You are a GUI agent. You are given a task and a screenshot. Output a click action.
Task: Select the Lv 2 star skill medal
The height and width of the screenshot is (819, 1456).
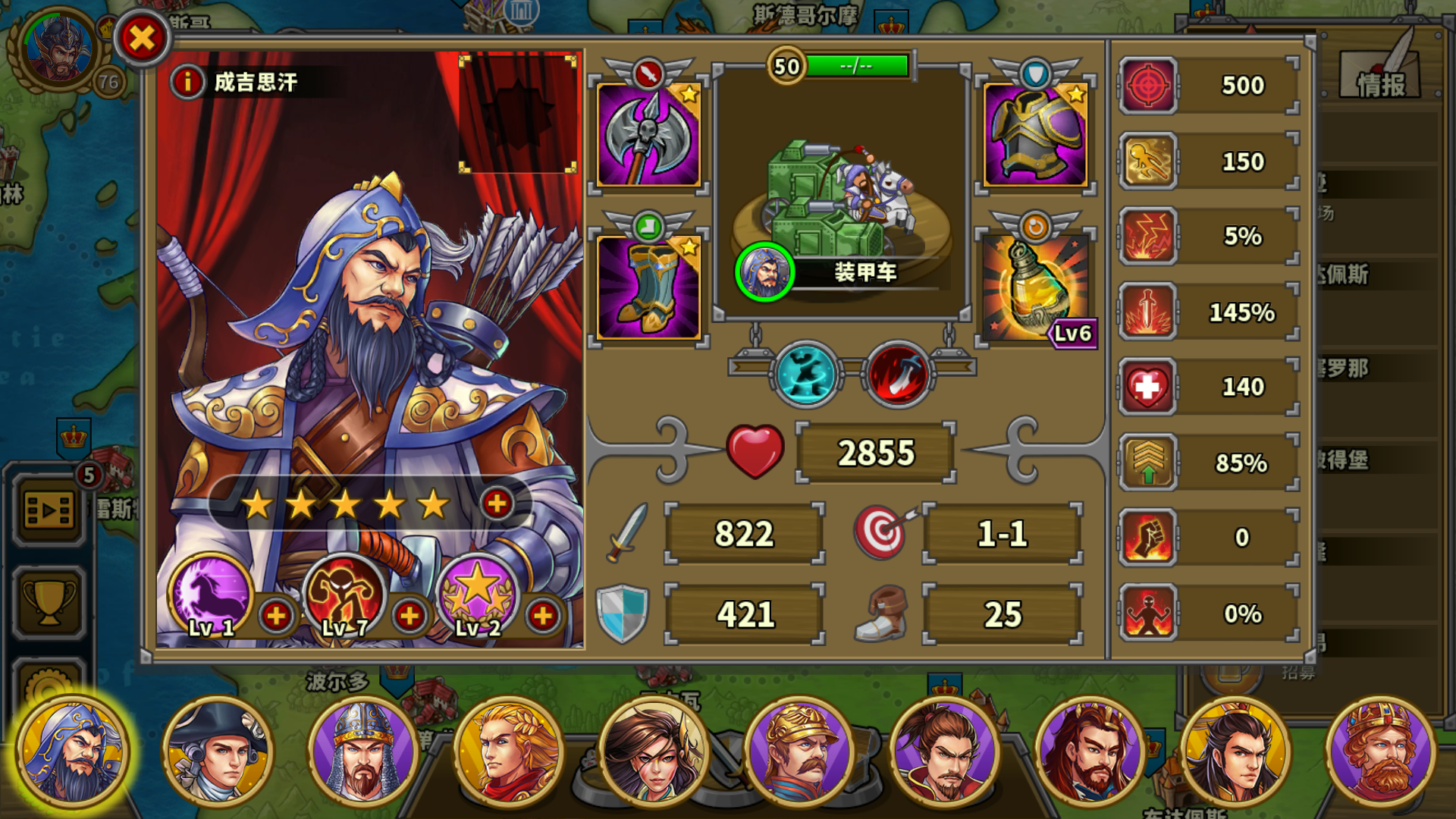476,599
